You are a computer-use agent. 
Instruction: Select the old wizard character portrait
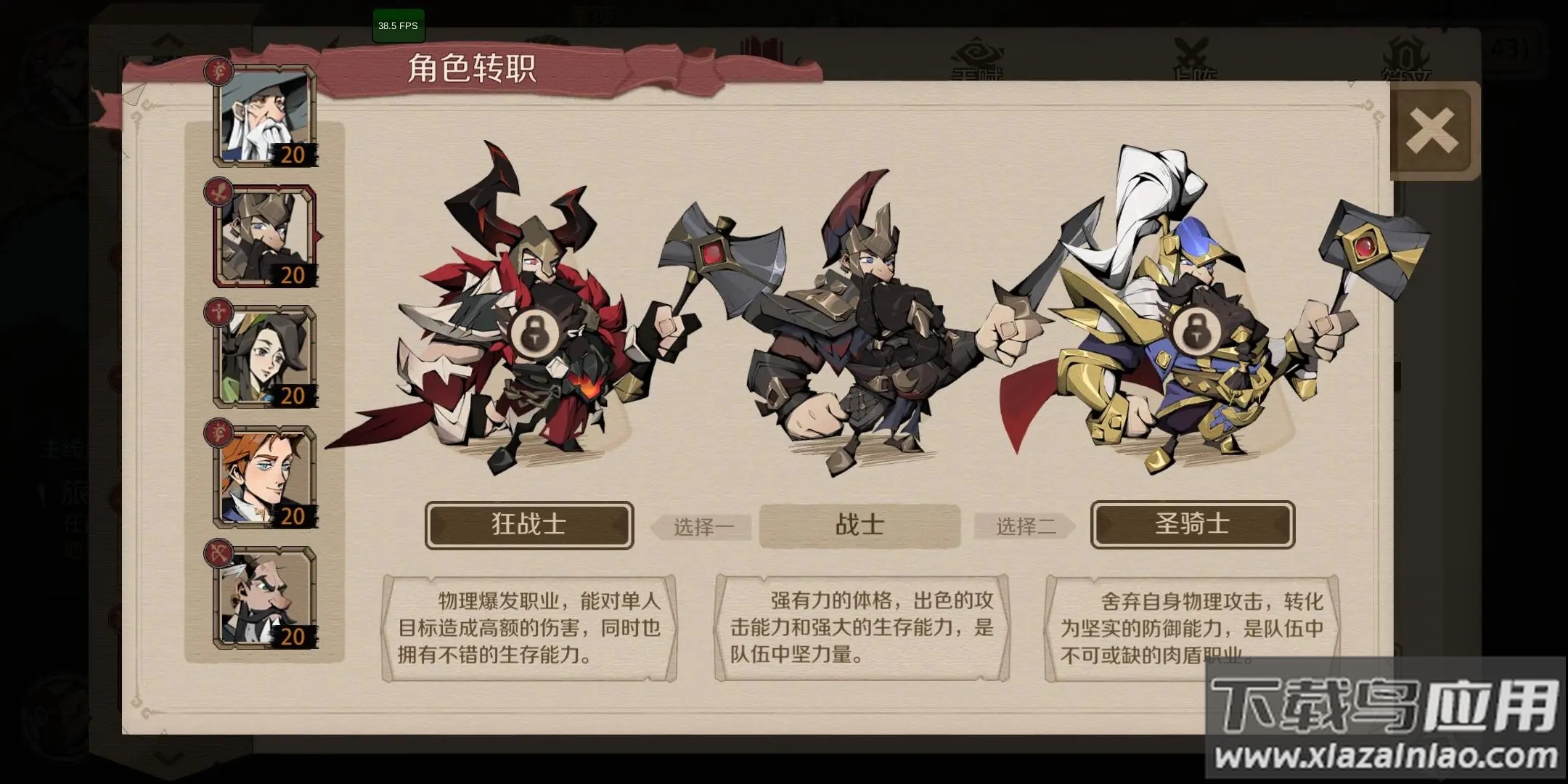tap(265, 116)
